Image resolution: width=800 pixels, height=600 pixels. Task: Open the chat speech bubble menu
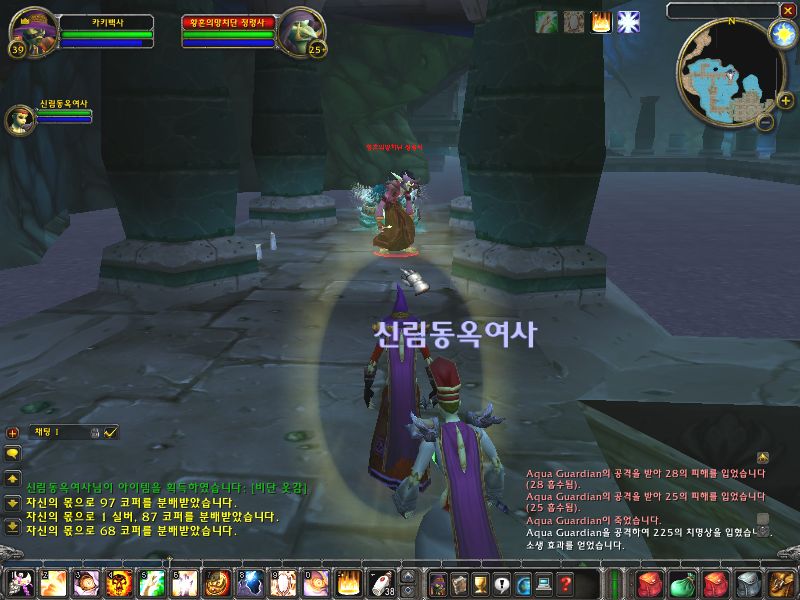coord(13,453)
